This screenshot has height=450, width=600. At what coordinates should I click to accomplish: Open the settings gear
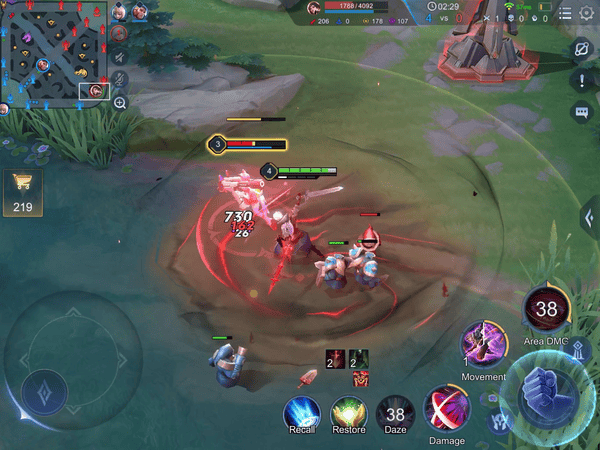pyautogui.click(x=585, y=13)
